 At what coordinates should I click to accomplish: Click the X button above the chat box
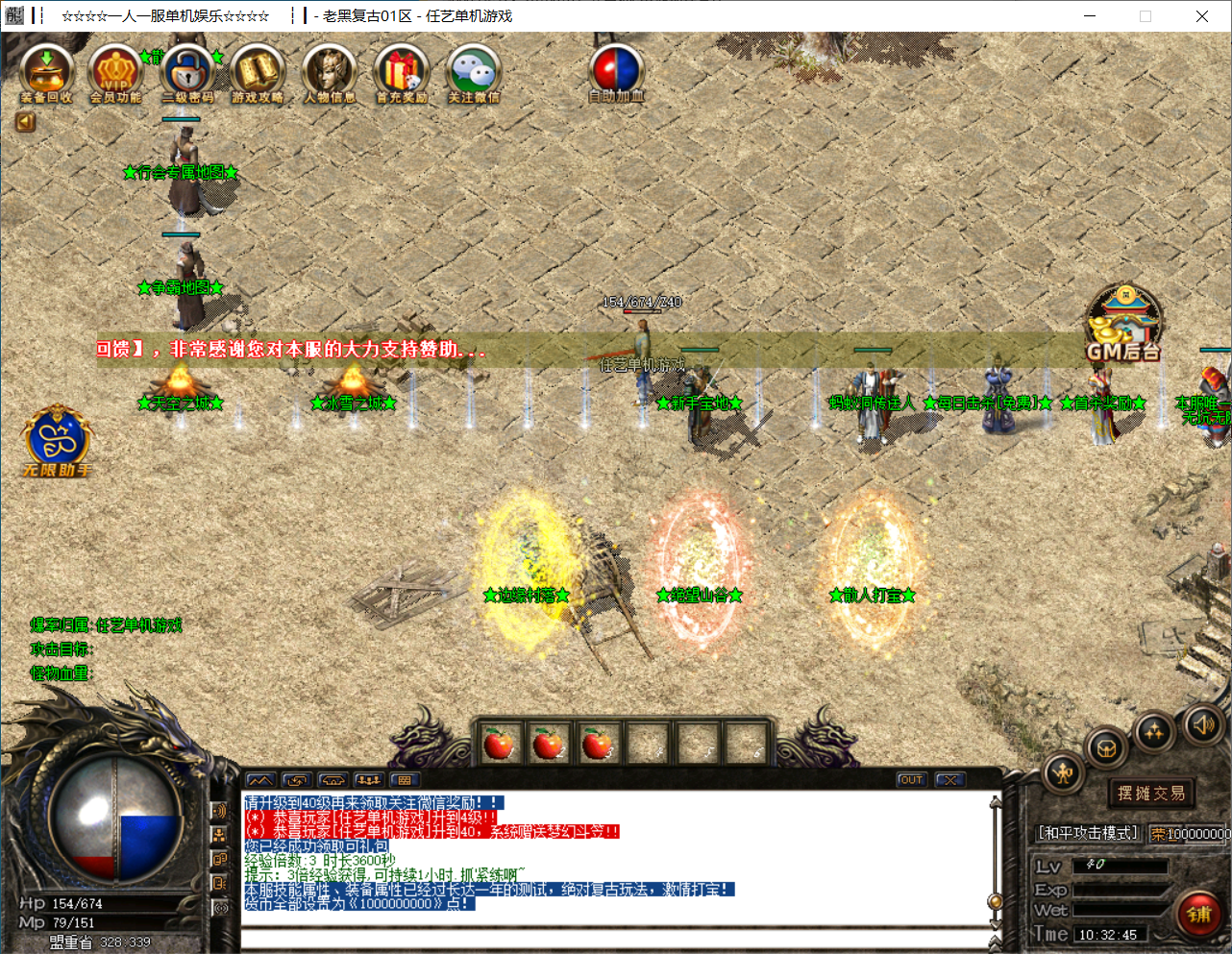(949, 780)
